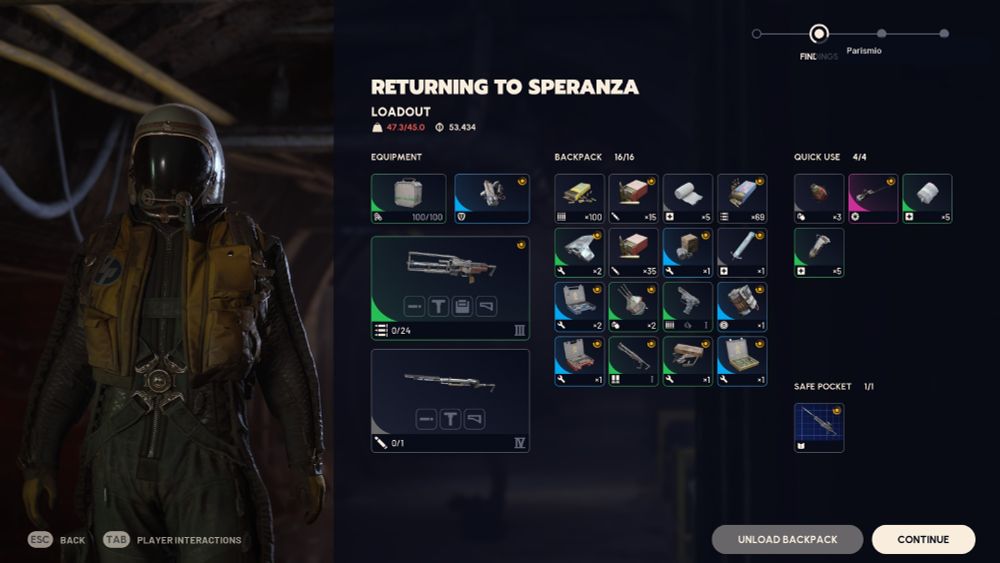Select the backpack equipment slot showing 100/100

(409, 198)
